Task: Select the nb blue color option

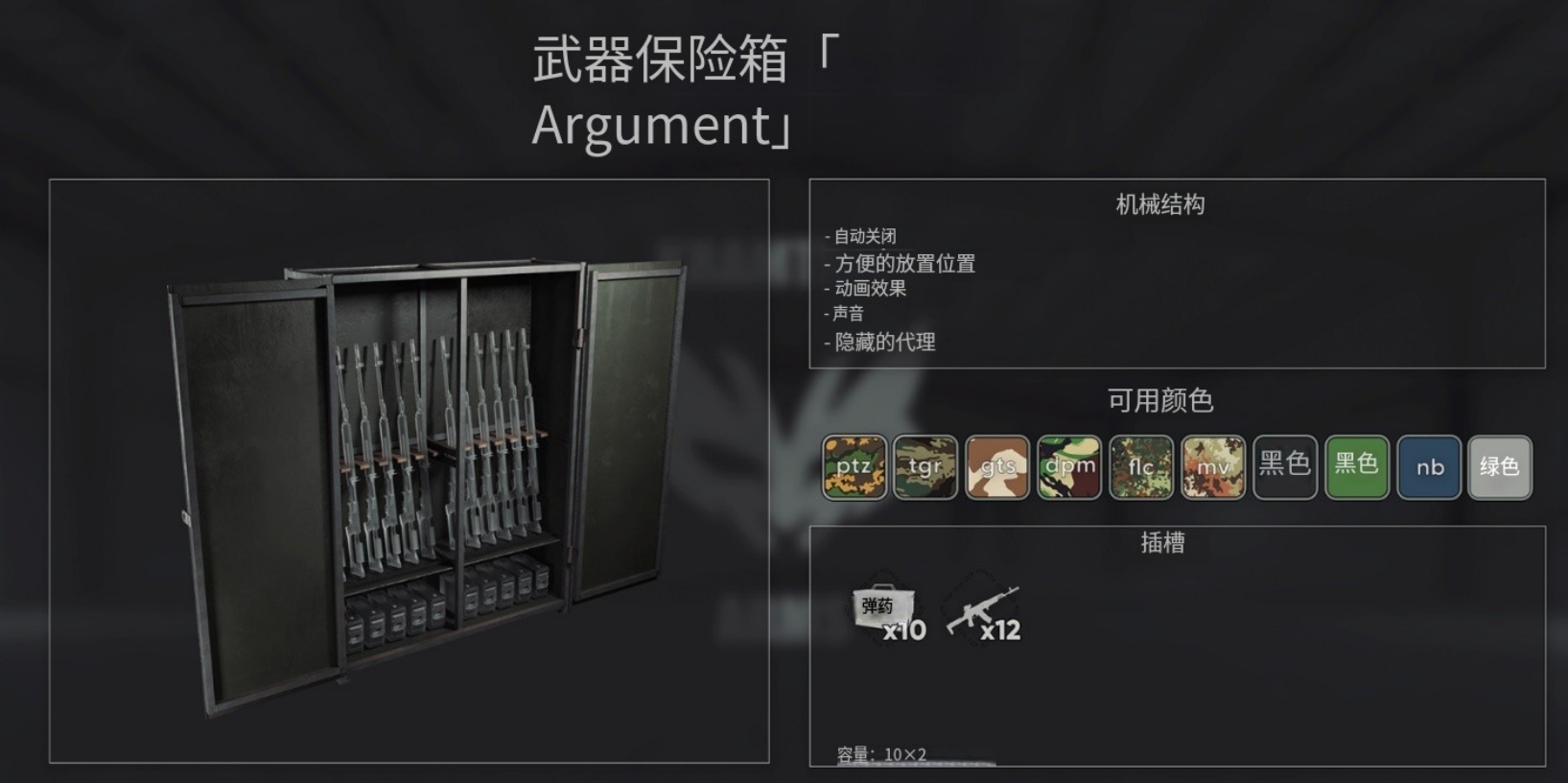Action: (1429, 468)
